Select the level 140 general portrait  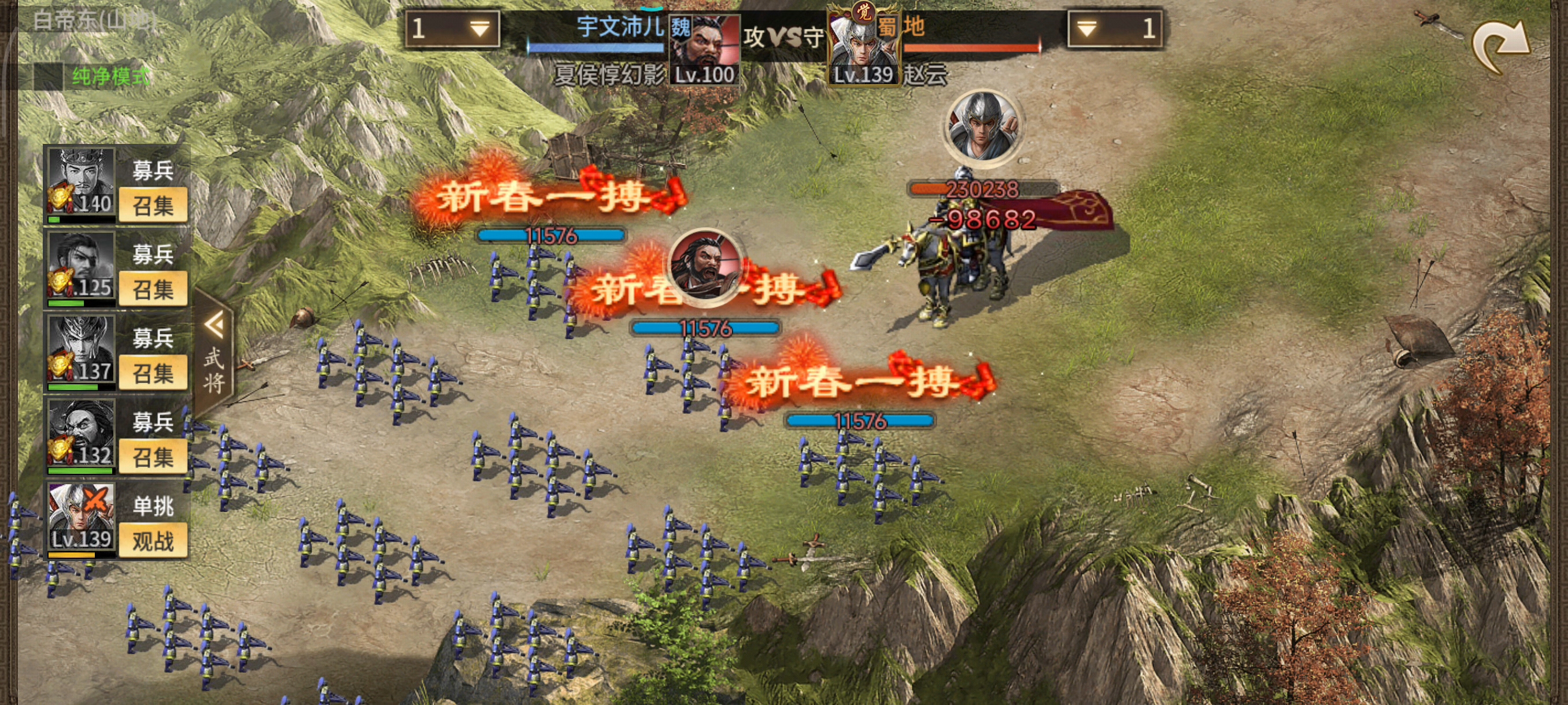(82, 183)
